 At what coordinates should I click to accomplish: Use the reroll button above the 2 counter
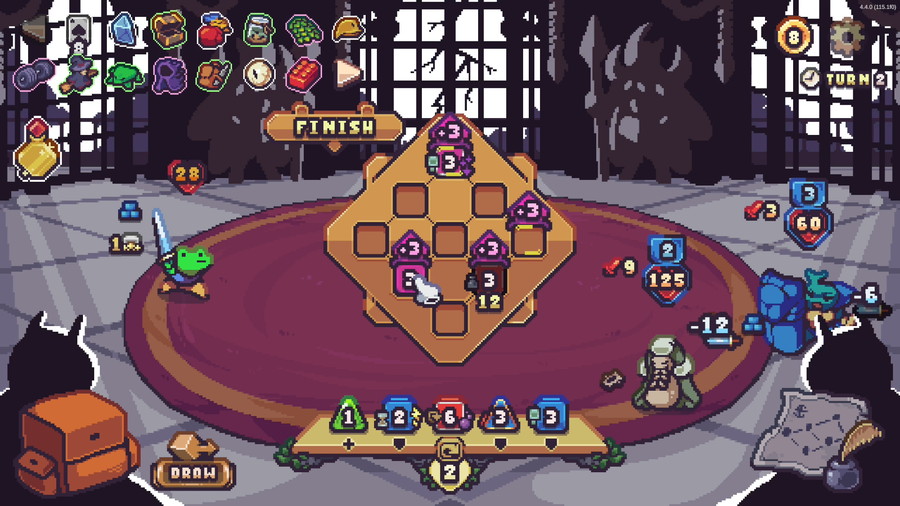tap(449, 449)
